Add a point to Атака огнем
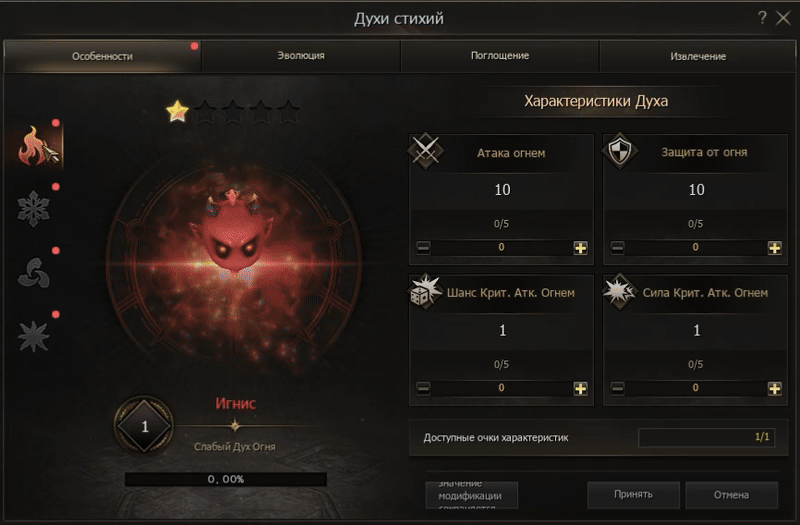 (x=580, y=247)
